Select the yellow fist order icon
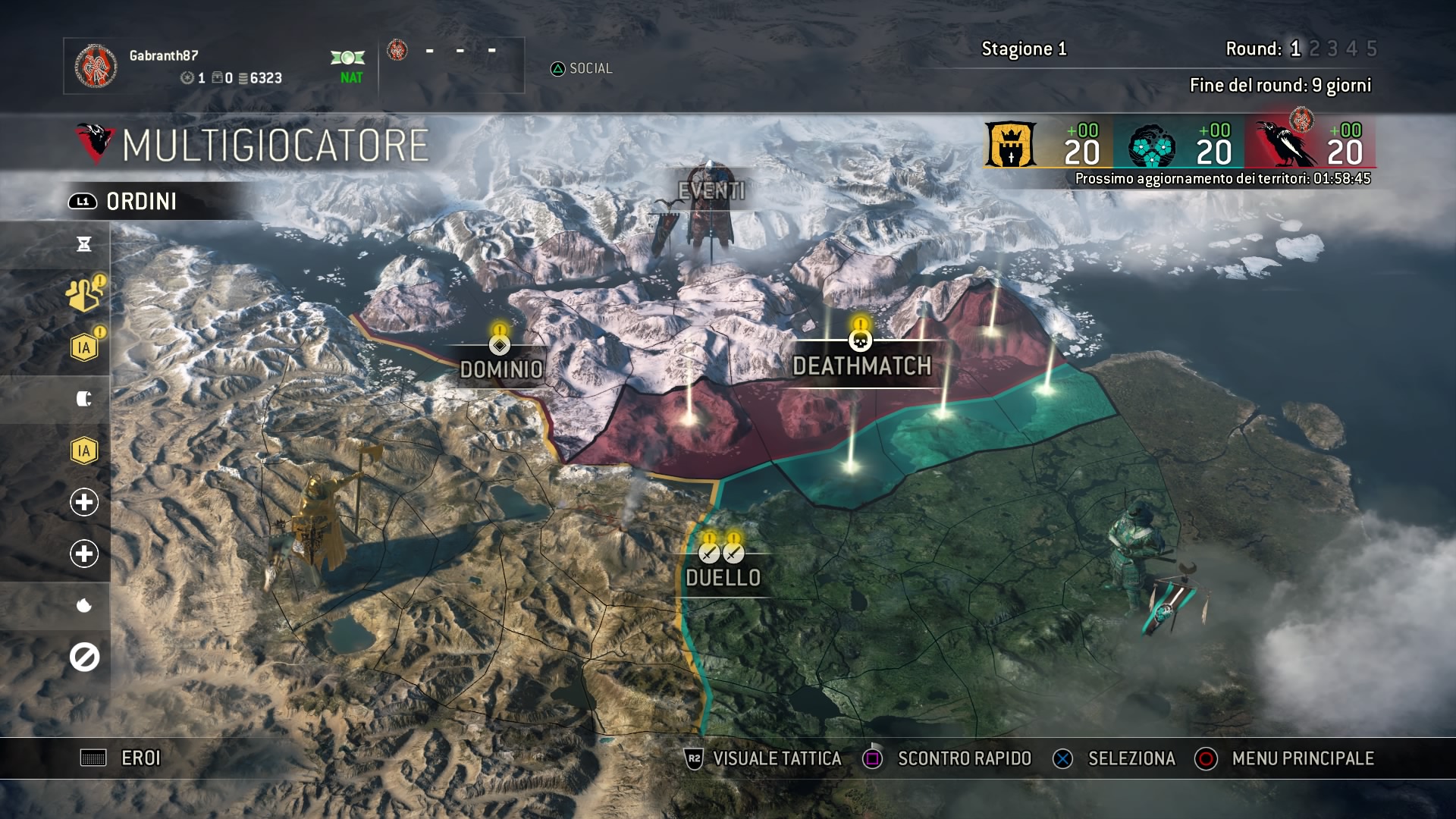Viewport: 1456px width, 819px height. [84, 296]
